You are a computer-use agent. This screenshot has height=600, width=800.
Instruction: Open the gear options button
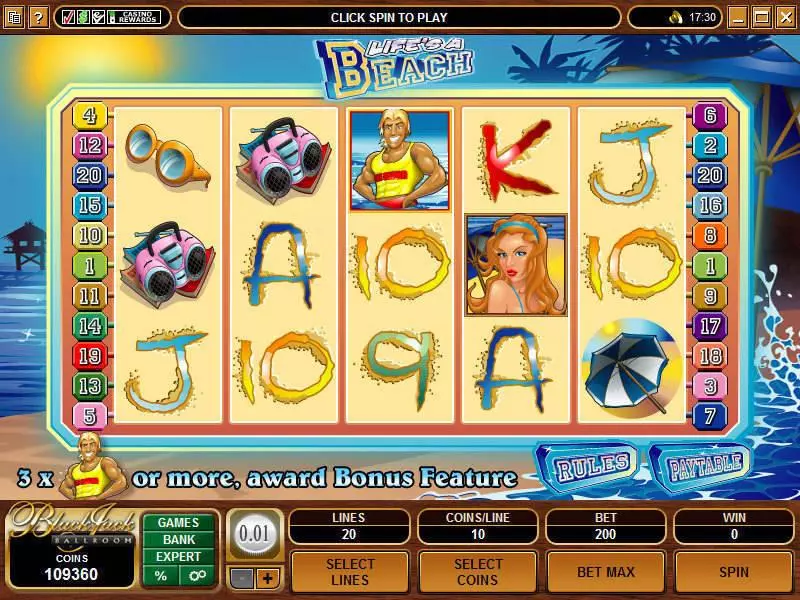pyautogui.click(x=195, y=576)
